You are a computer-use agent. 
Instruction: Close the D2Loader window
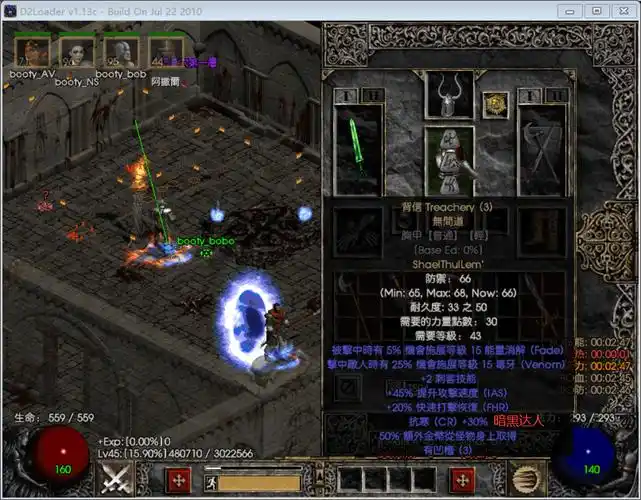622,10
